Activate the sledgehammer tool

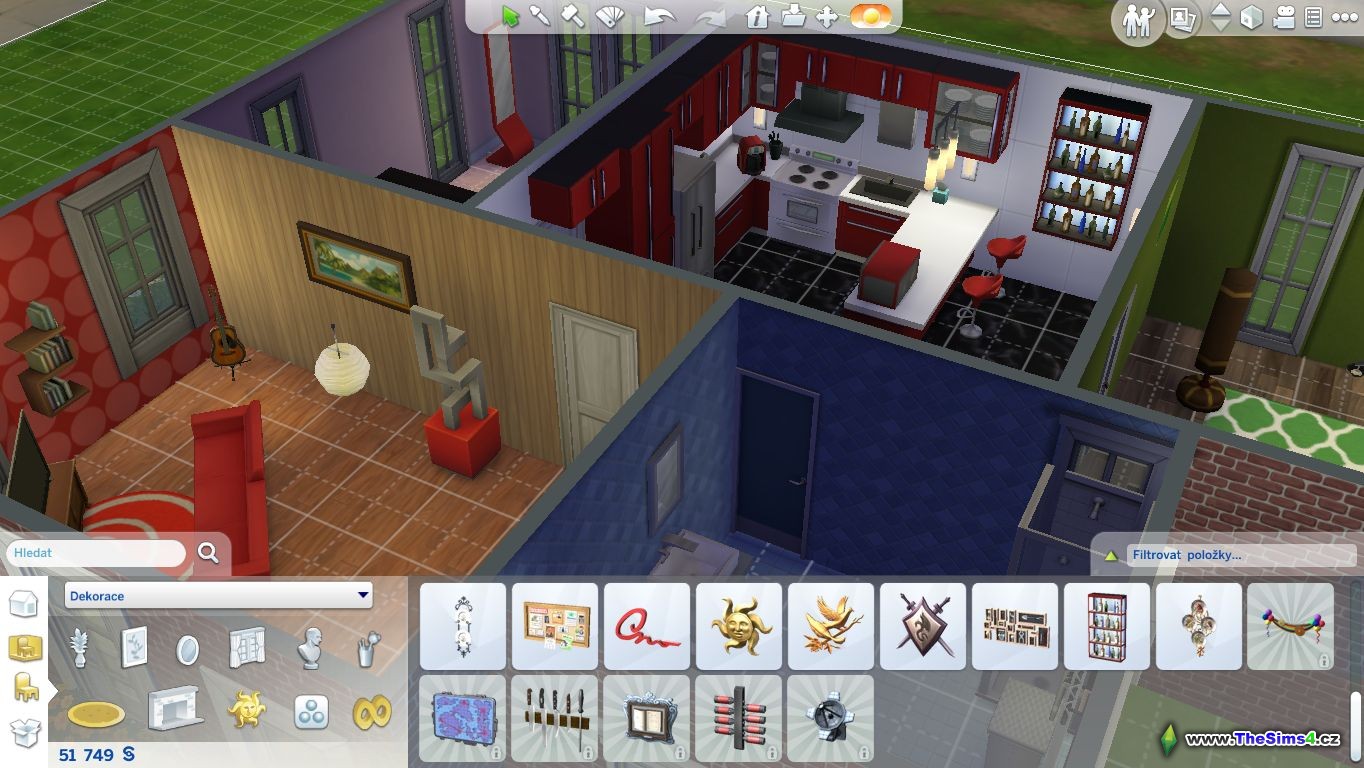pyautogui.click(x=572, y=16)
